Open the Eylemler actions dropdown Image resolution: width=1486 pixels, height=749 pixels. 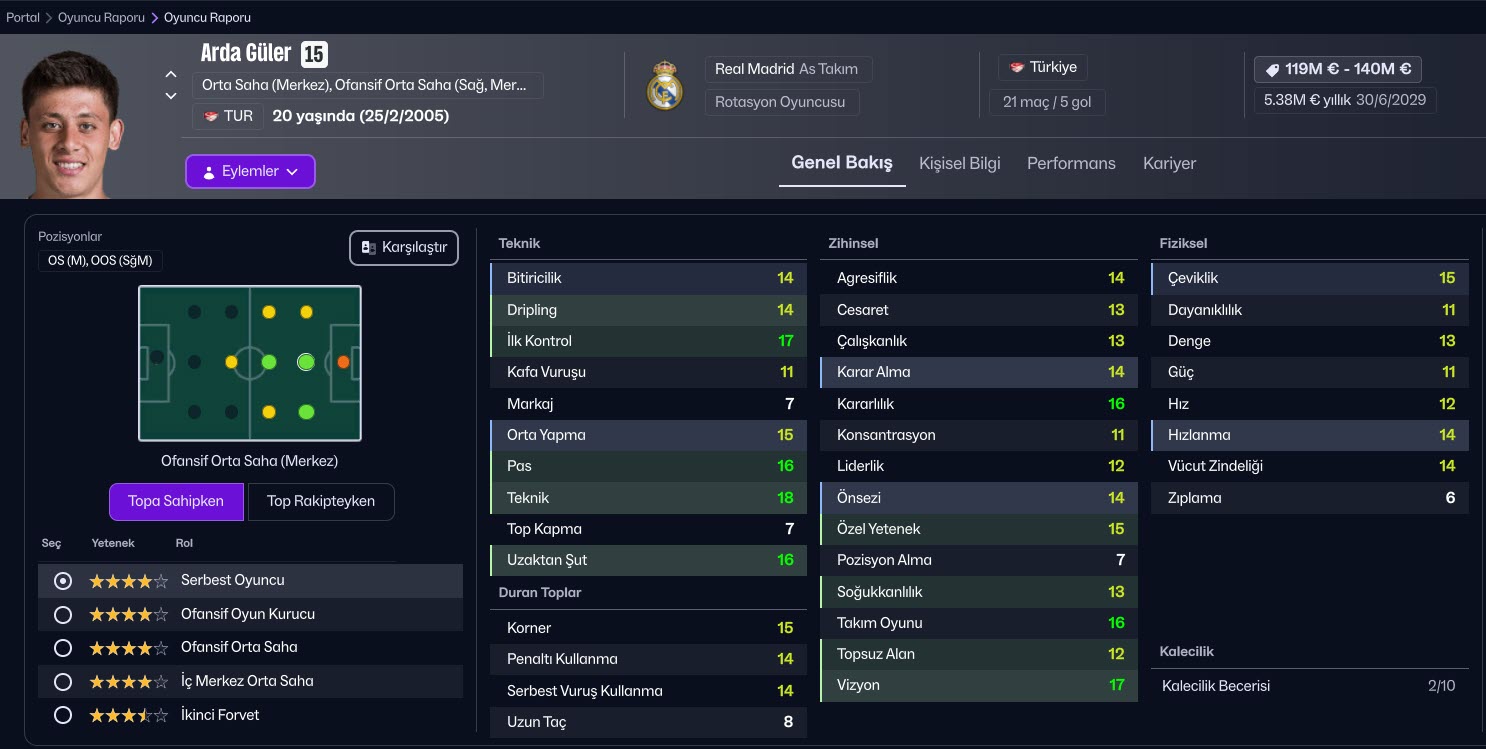coord(250,171)
